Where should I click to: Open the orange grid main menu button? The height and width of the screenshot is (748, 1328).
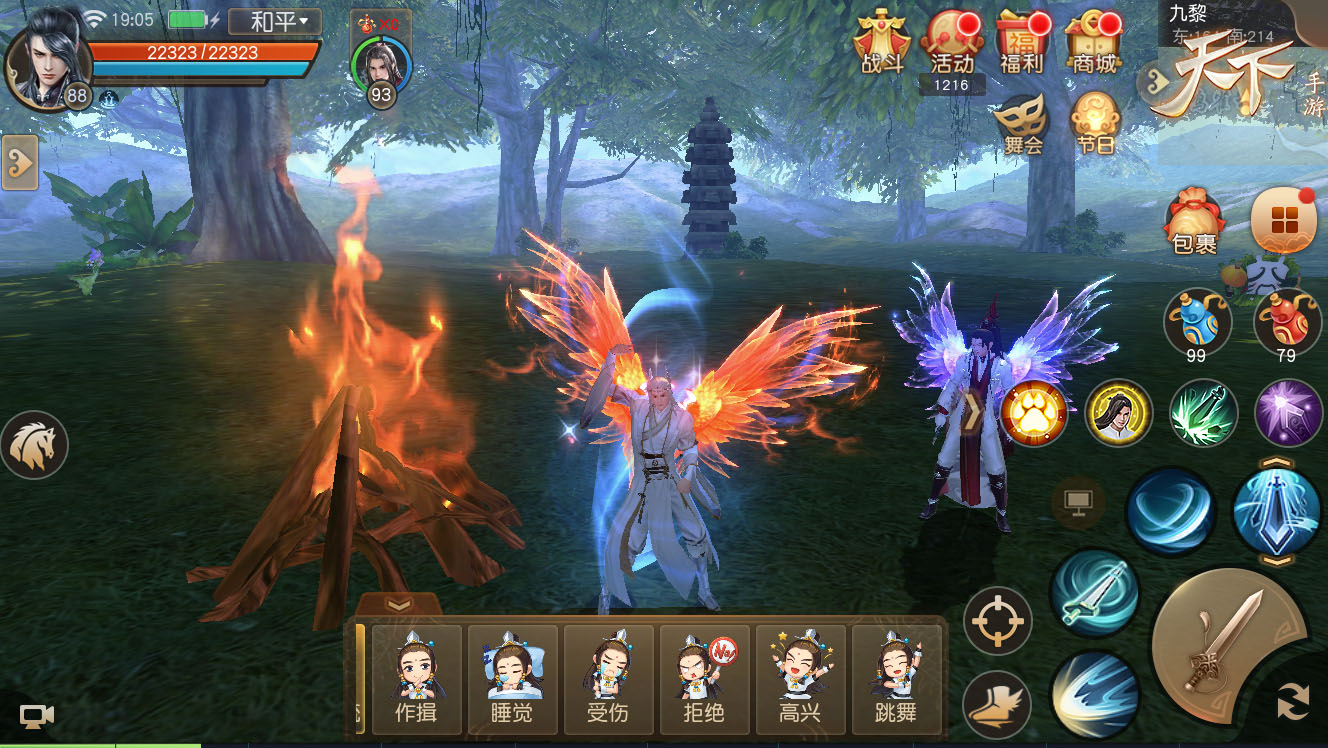click(x=1284, y=220)
